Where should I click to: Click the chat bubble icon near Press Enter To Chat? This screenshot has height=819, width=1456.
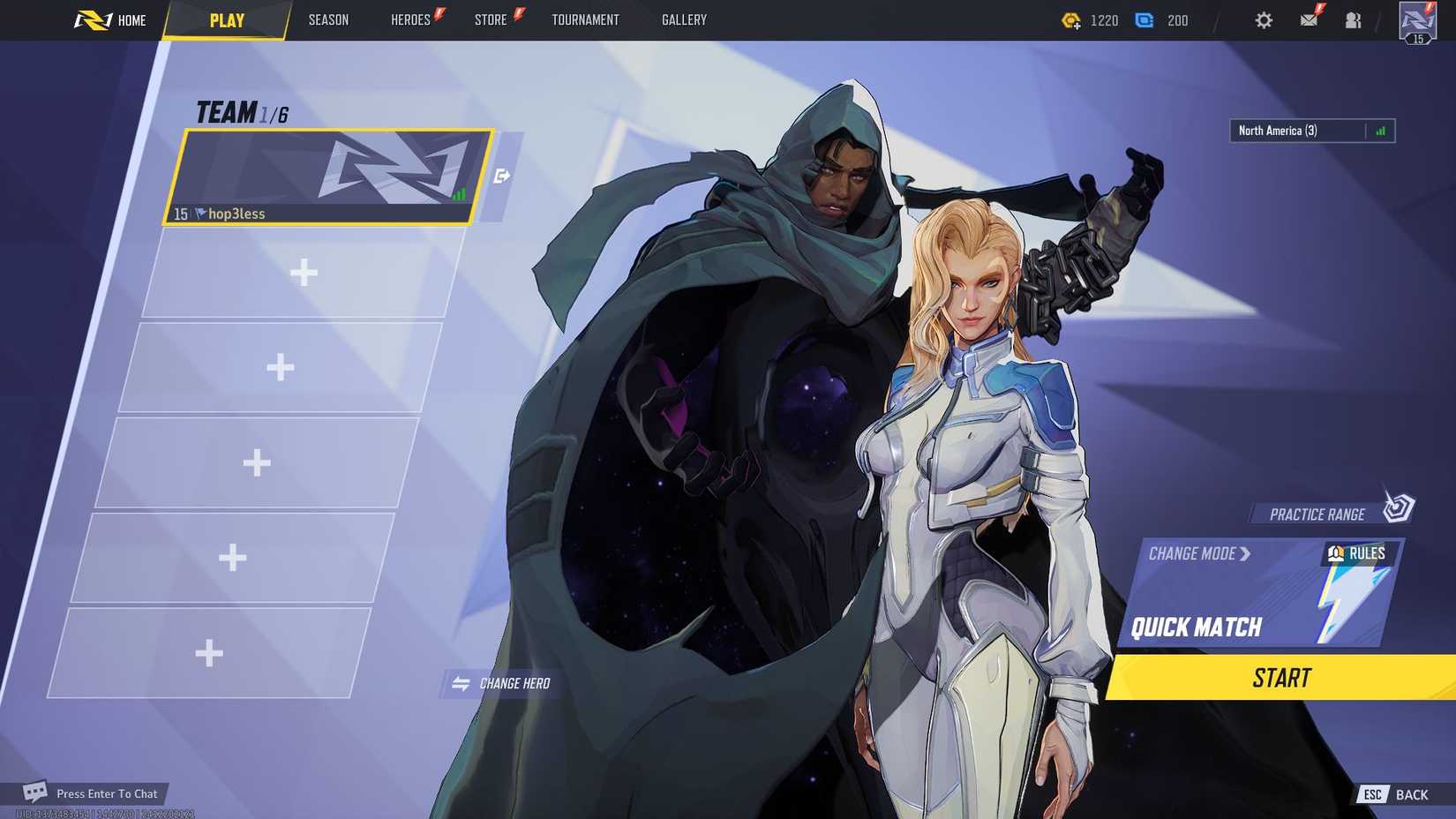coord(34,793)
